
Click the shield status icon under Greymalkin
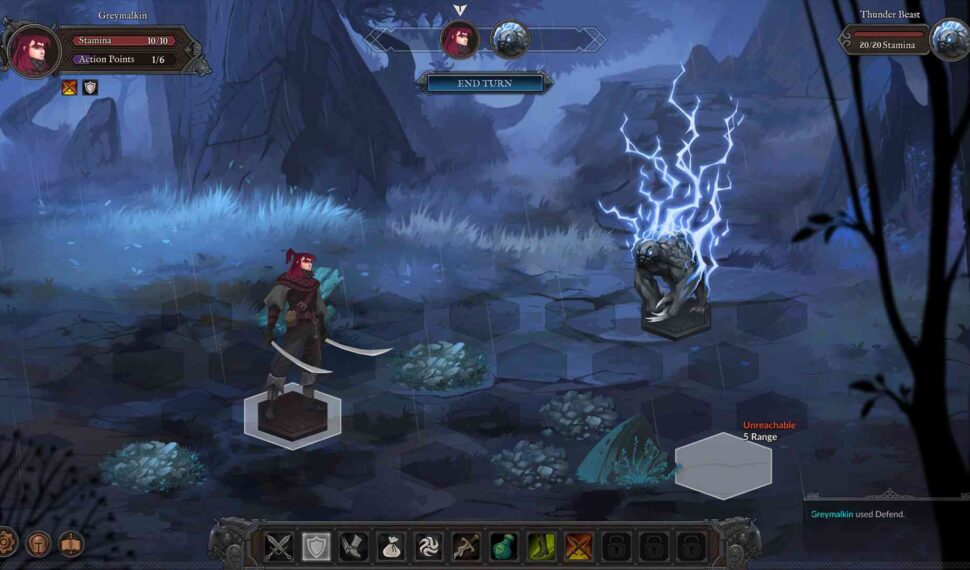coord(91,88)
